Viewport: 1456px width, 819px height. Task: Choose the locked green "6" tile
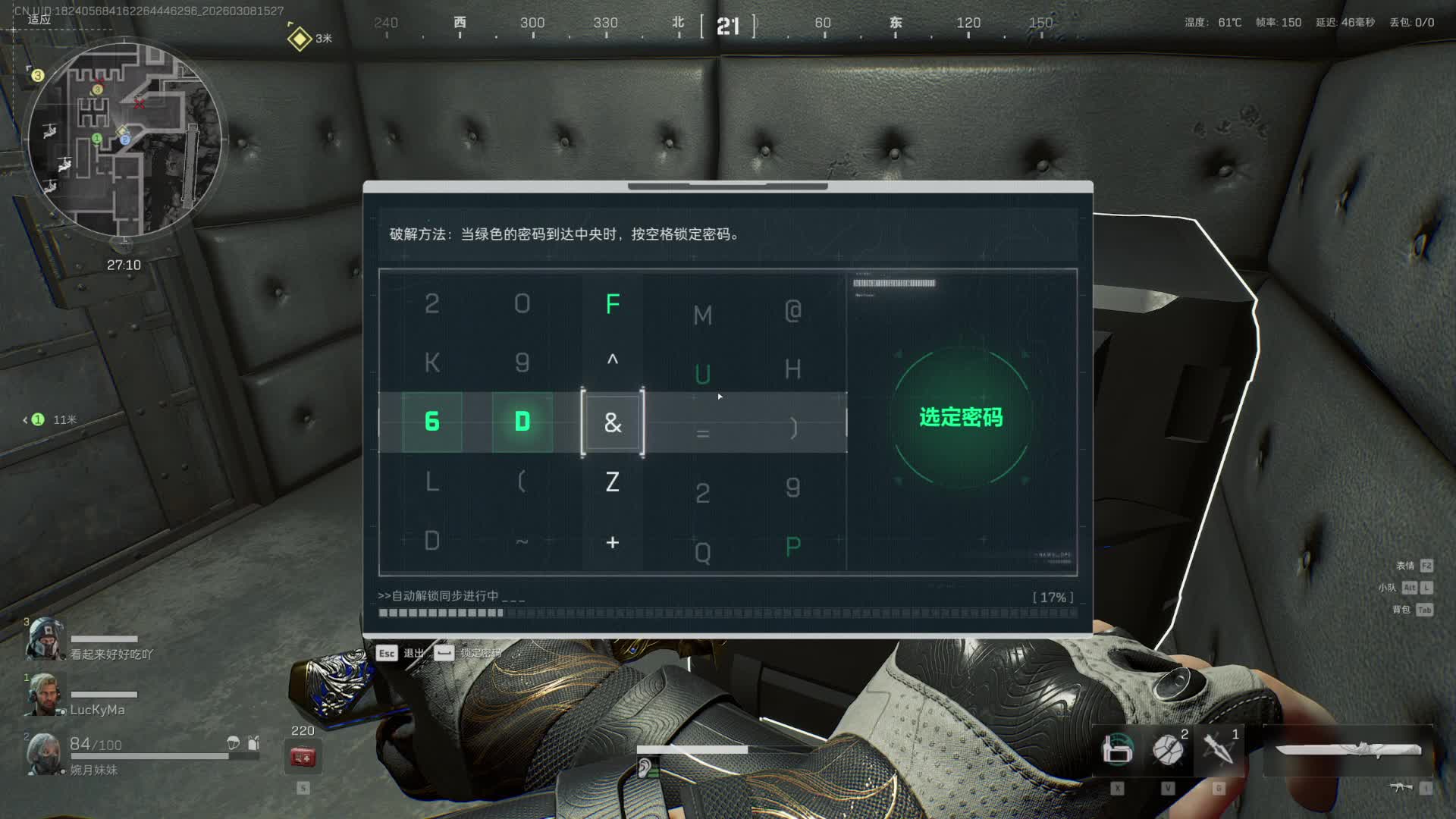pos(432,422)
